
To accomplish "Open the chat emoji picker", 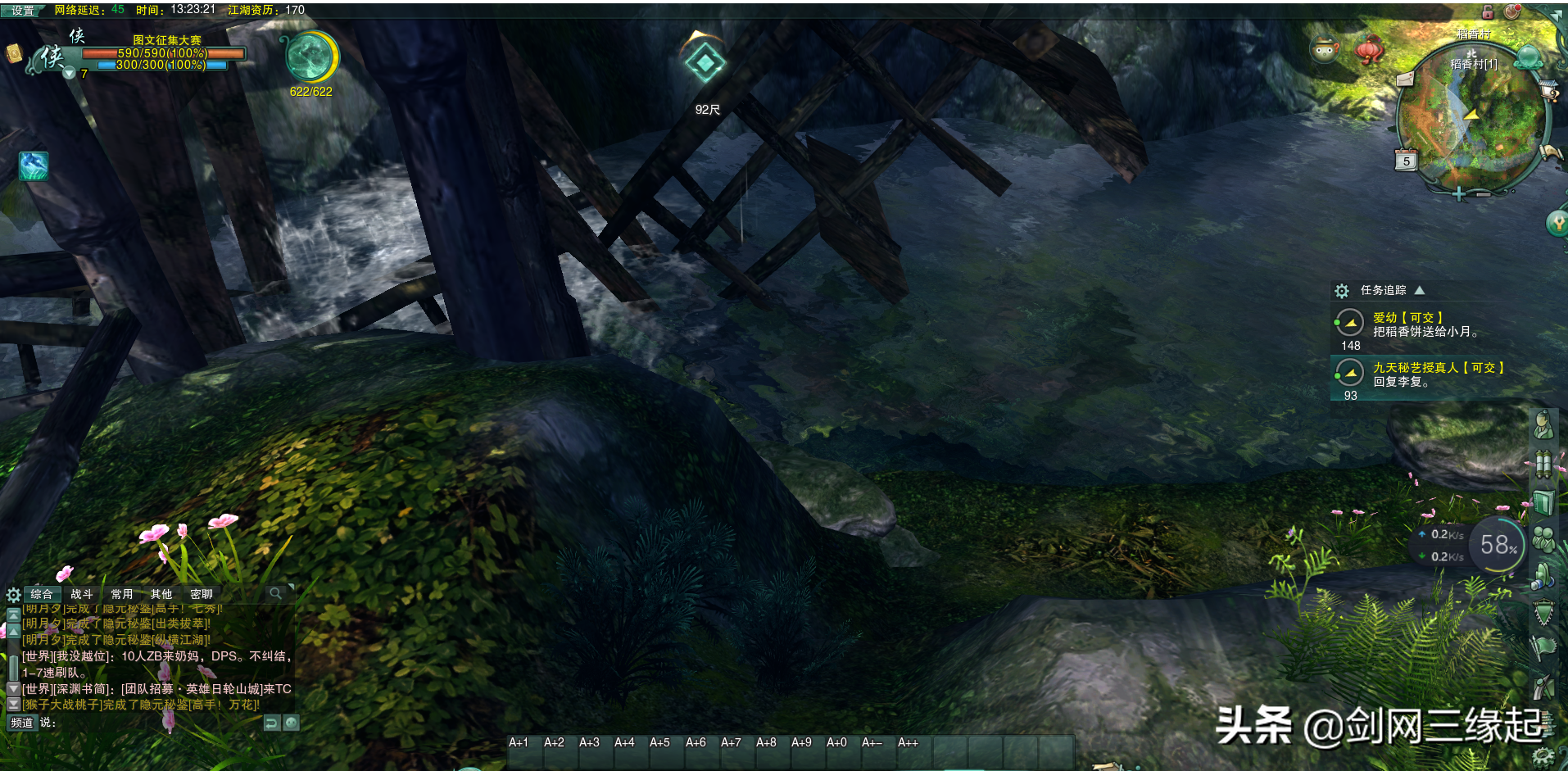I will click(291, 723).
